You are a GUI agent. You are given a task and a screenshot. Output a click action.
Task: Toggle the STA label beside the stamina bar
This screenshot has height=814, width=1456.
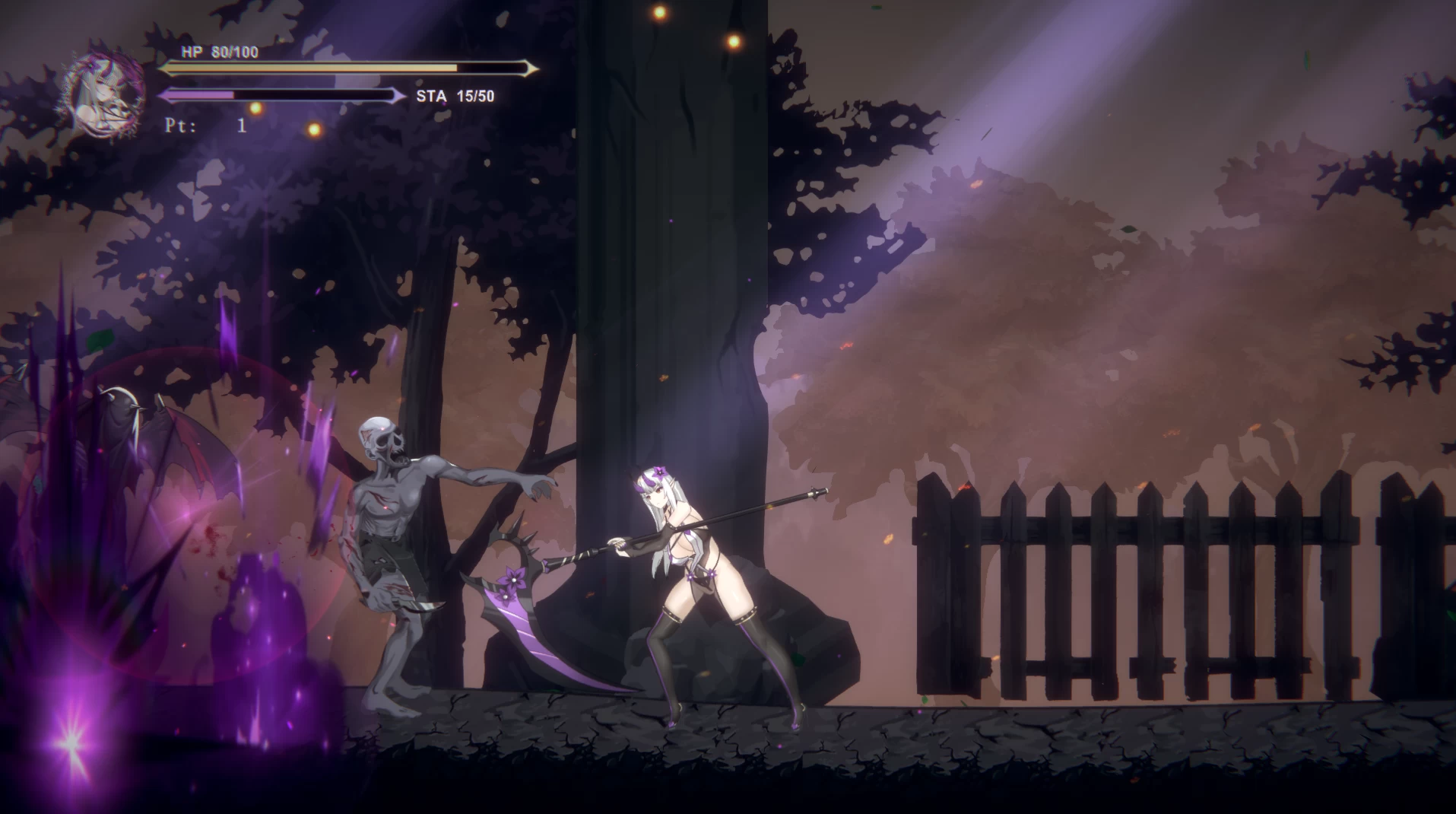click(x=433, y=97)
